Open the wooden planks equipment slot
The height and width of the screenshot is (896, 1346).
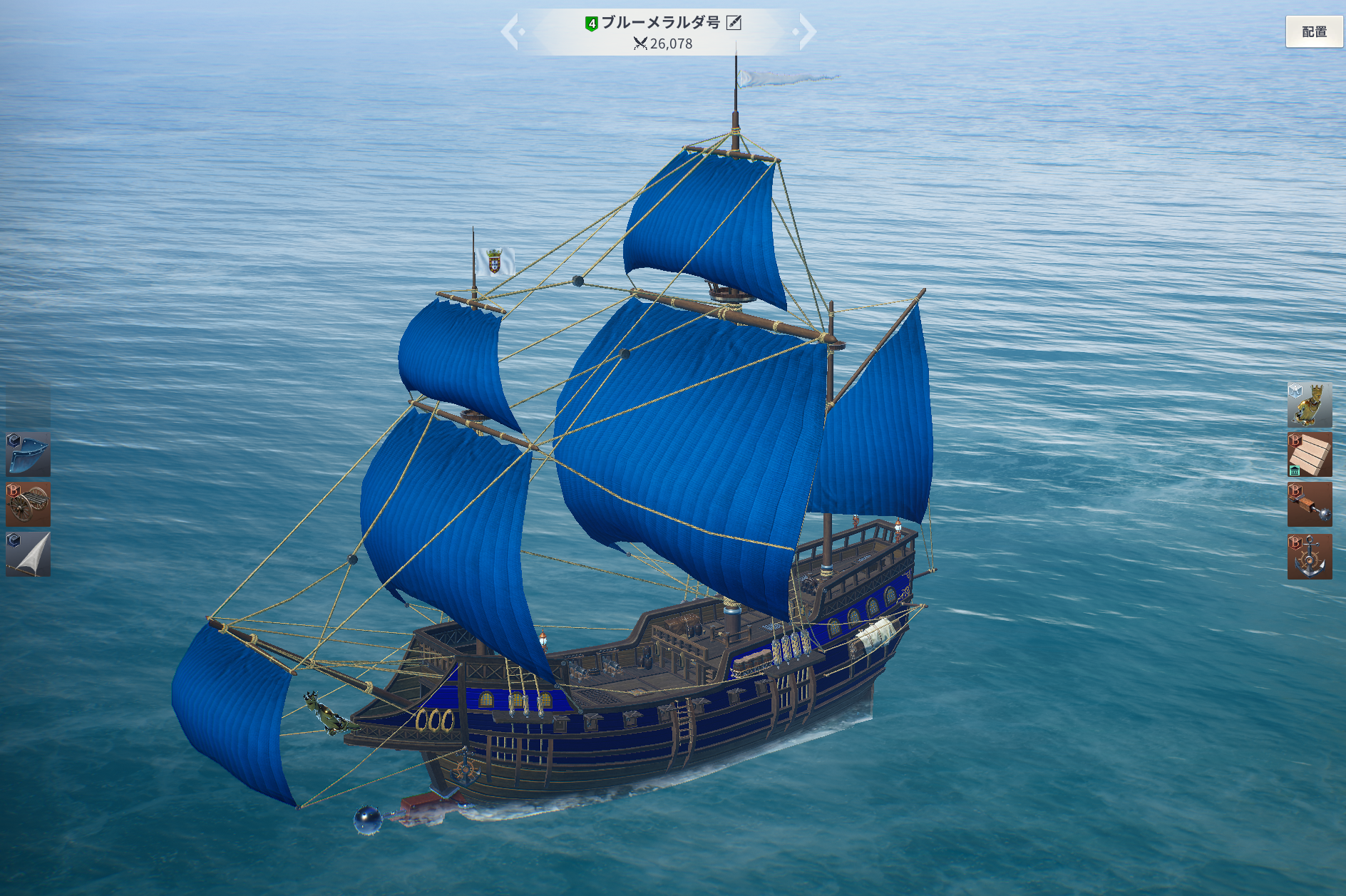1310,454
